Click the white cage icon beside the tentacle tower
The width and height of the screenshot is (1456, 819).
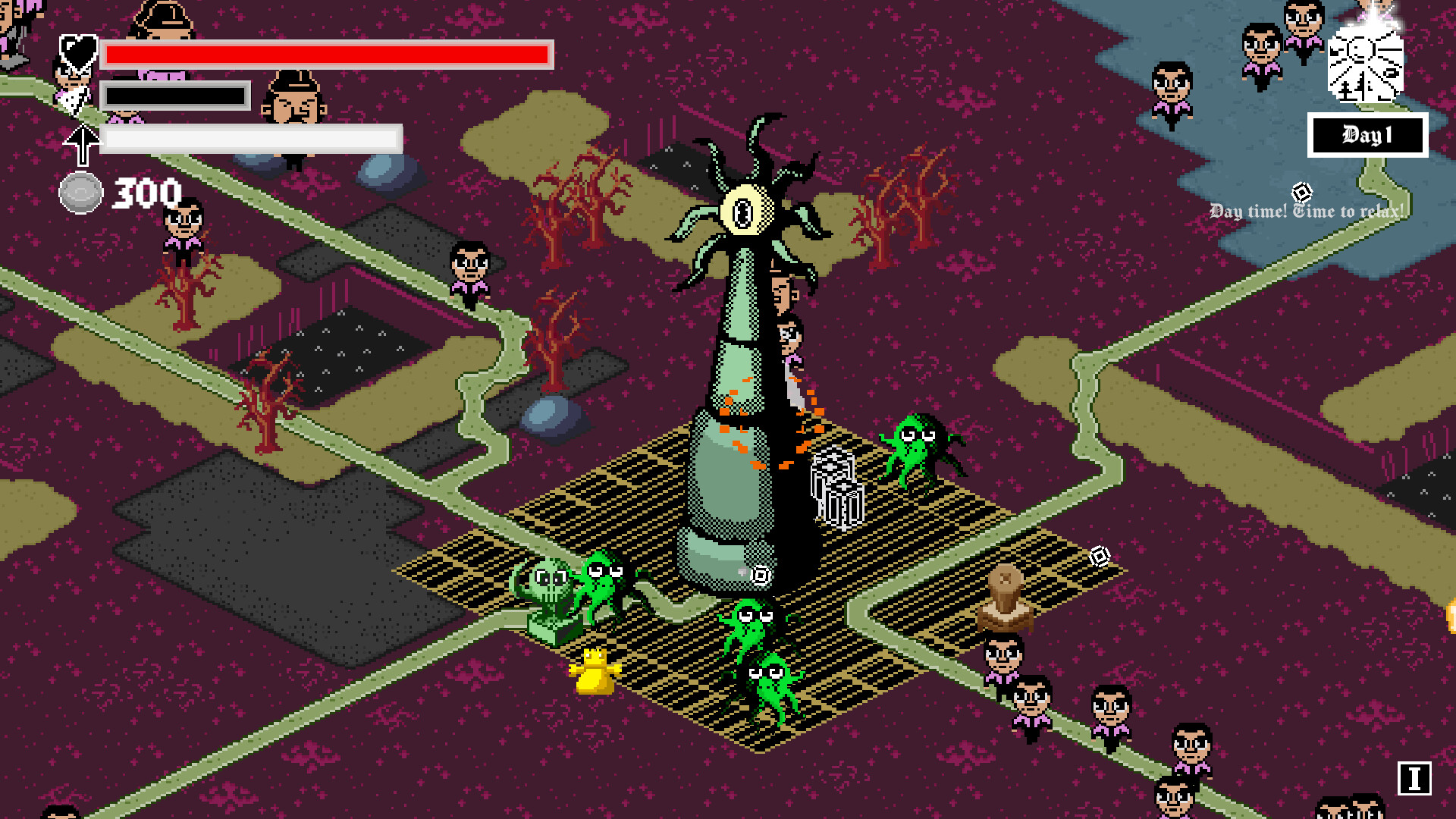pyautogui.click(x=839, y=491)
